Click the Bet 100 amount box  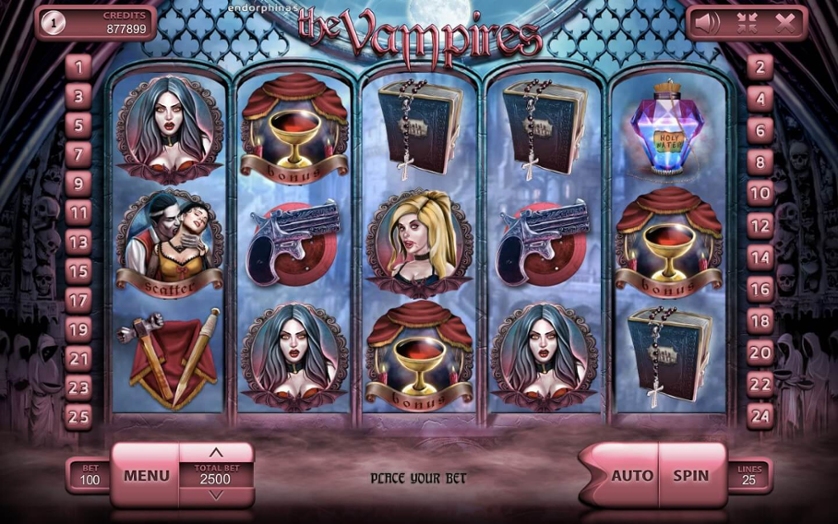[90, 476]
